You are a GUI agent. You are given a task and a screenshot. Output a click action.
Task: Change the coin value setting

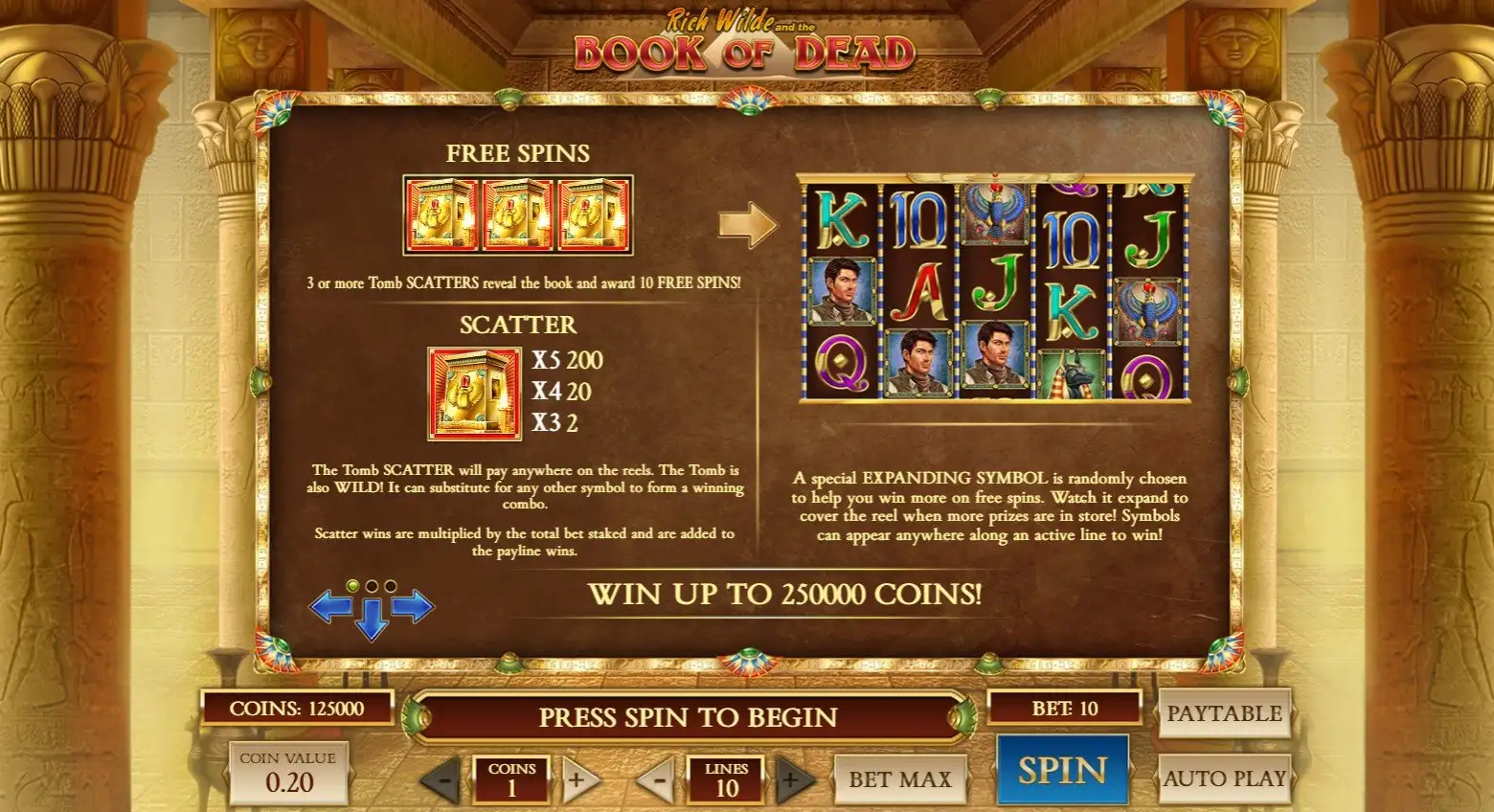pyautogui.click(x=287, y=774)
